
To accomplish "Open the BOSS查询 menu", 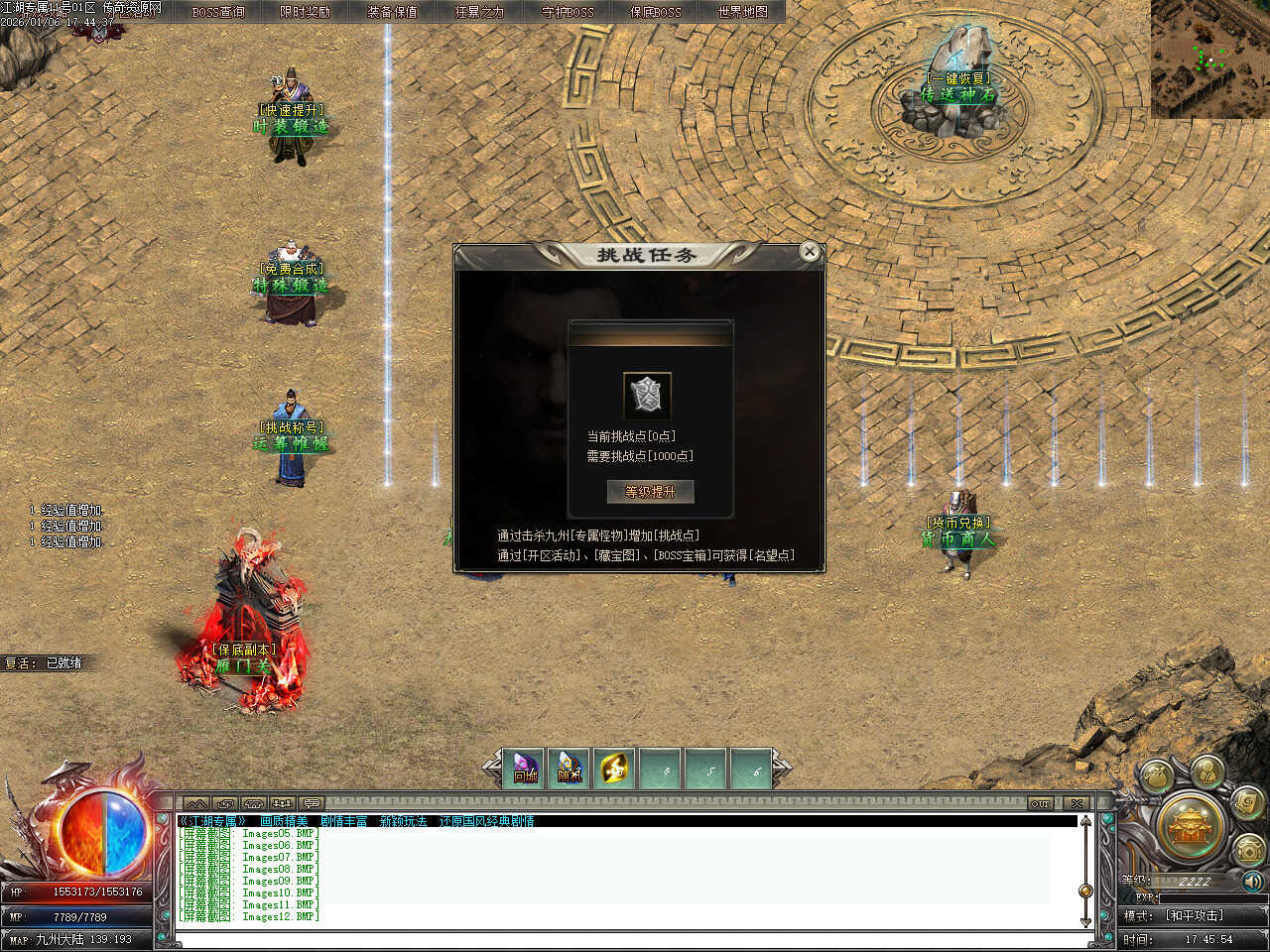I will 218,12.
